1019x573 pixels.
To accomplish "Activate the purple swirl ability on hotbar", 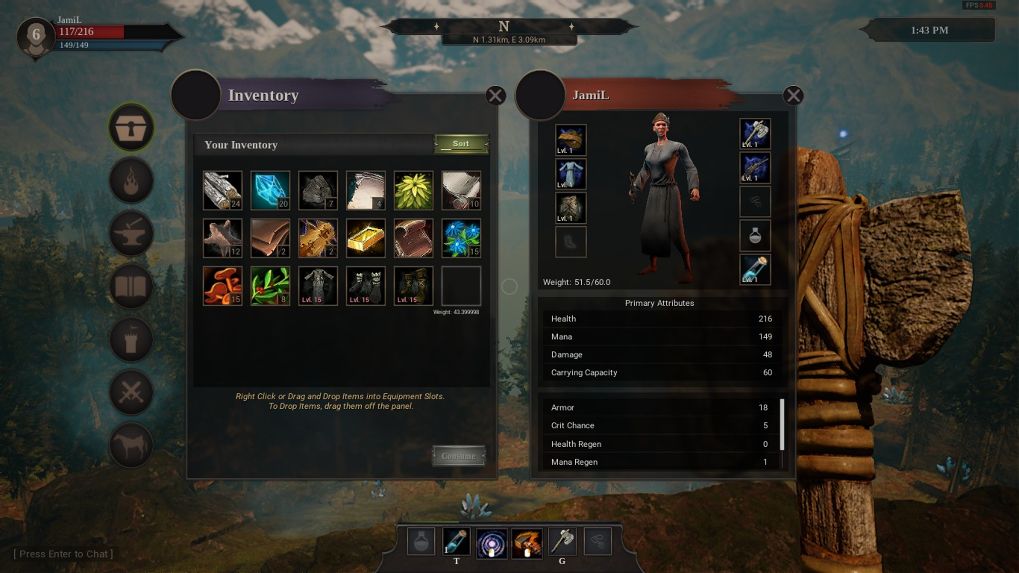I will (x=491, y=542).
